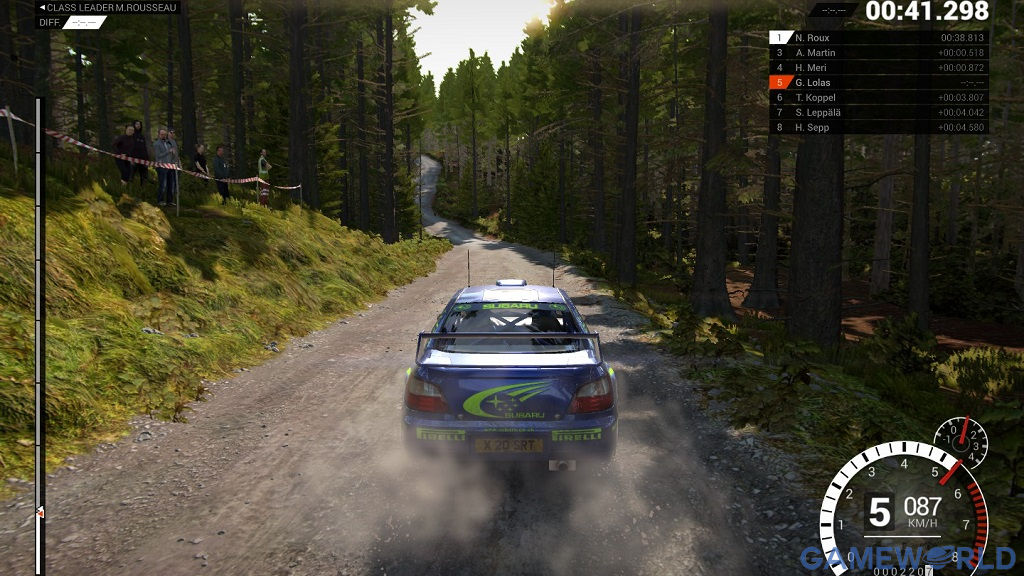
Task: Choose H. Meri's standings entry
Action: 878,67
